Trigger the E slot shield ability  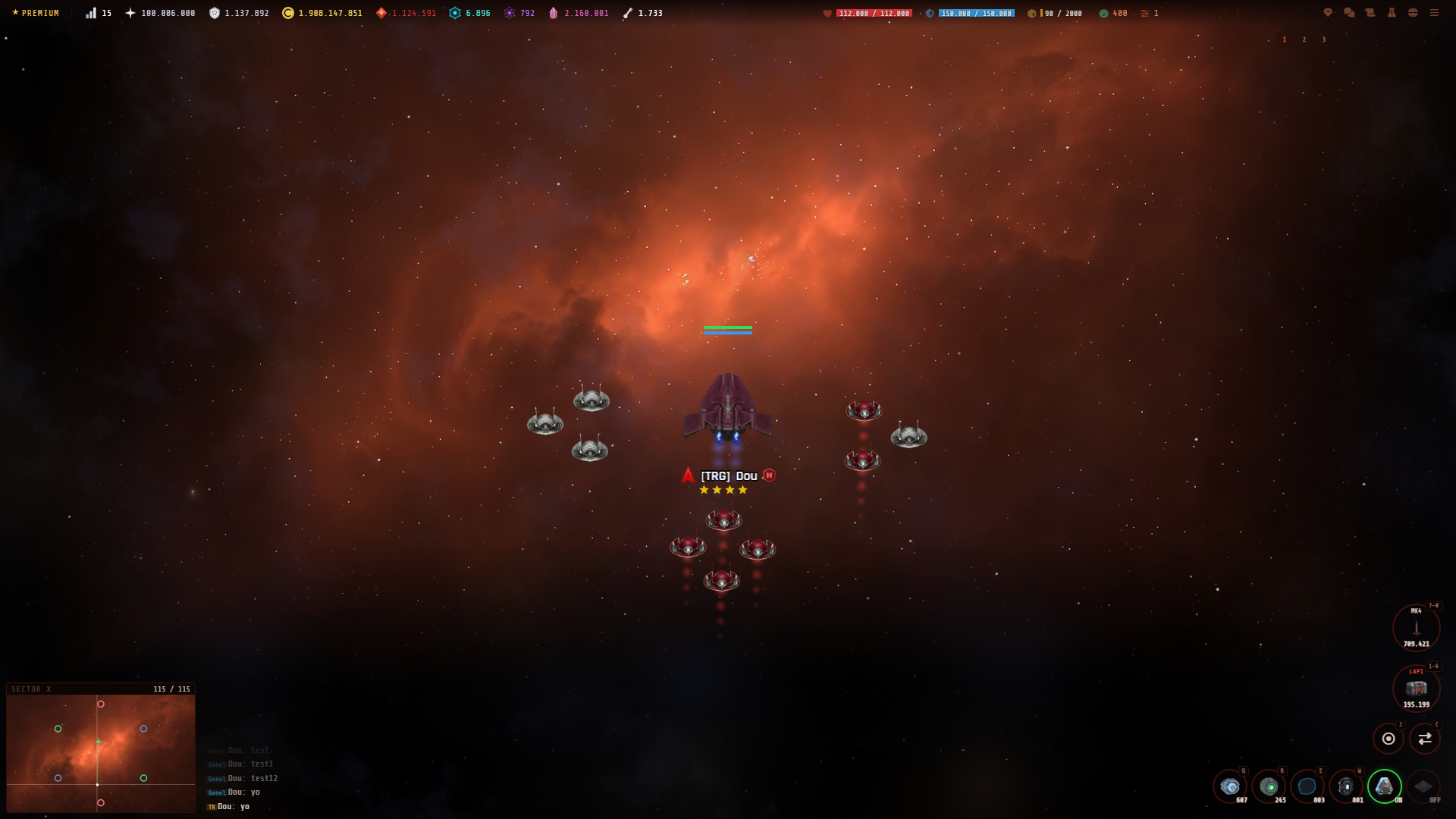[x=1306, y=786]
